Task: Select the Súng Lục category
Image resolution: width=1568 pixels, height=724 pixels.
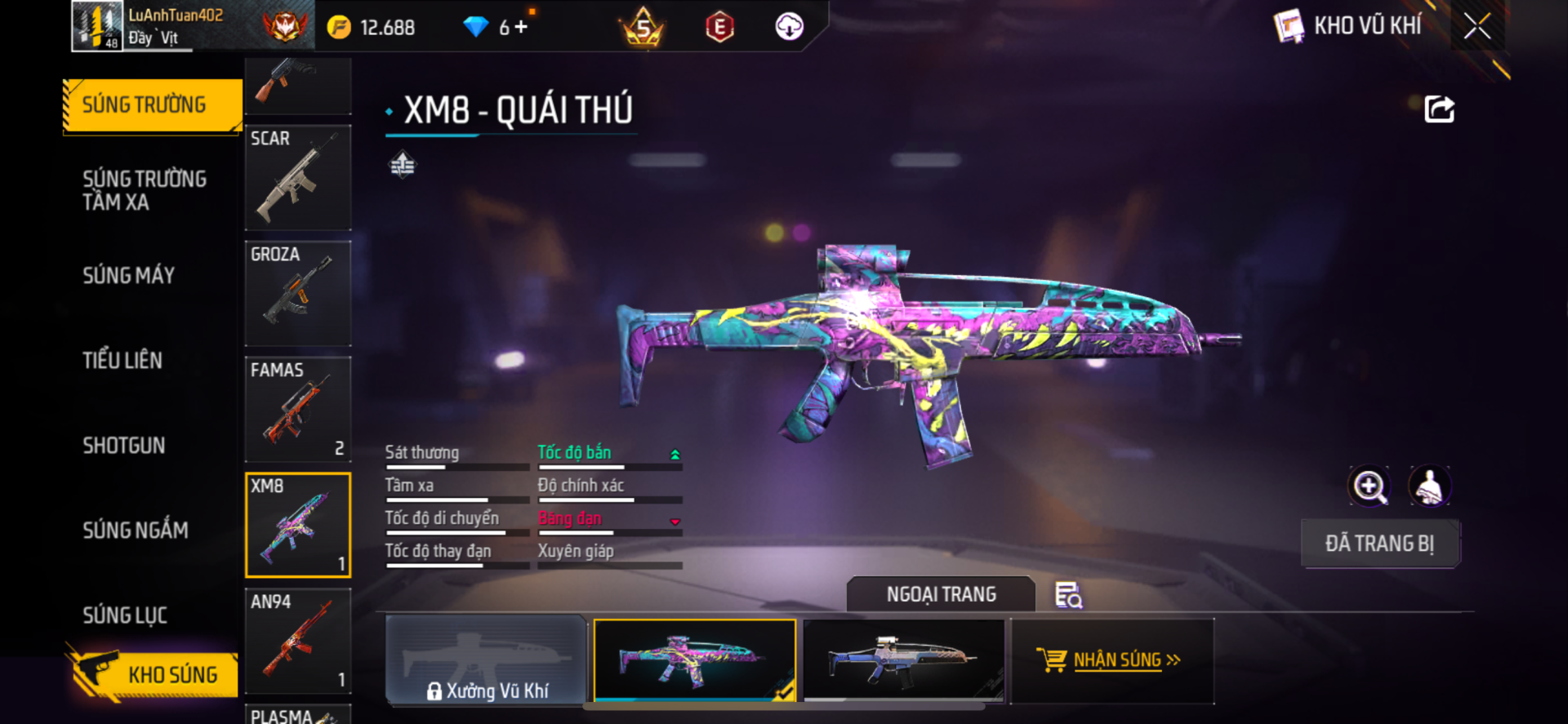Action: [125, 615]
